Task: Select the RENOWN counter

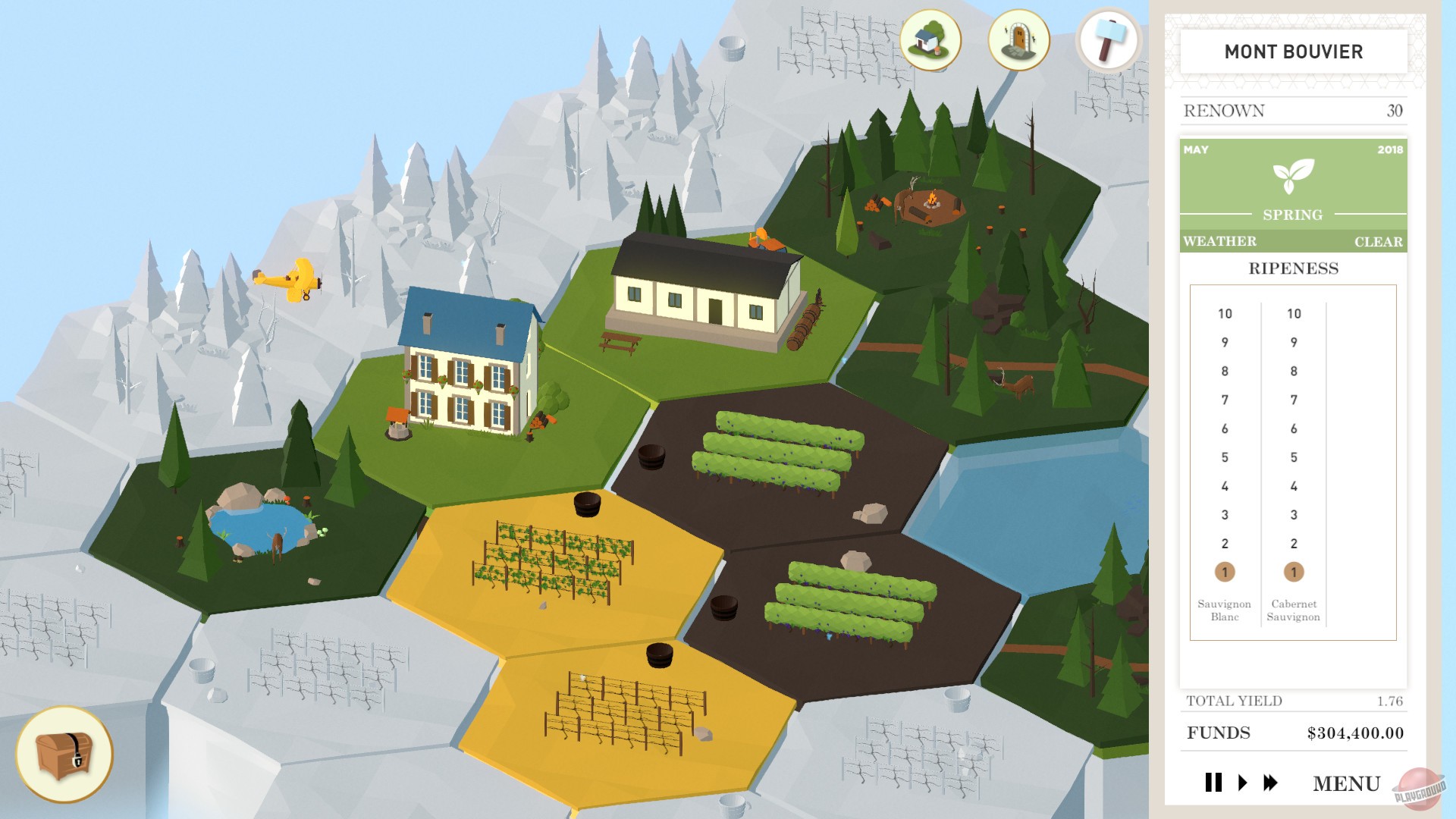Action: tap(1292, 110)
